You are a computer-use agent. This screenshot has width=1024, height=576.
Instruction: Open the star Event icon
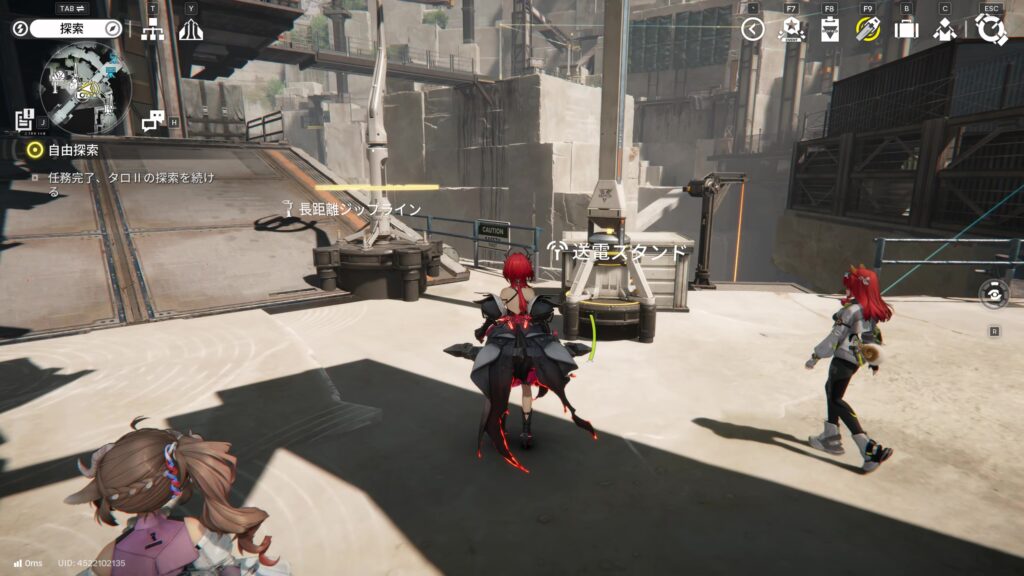click(791, 29)
